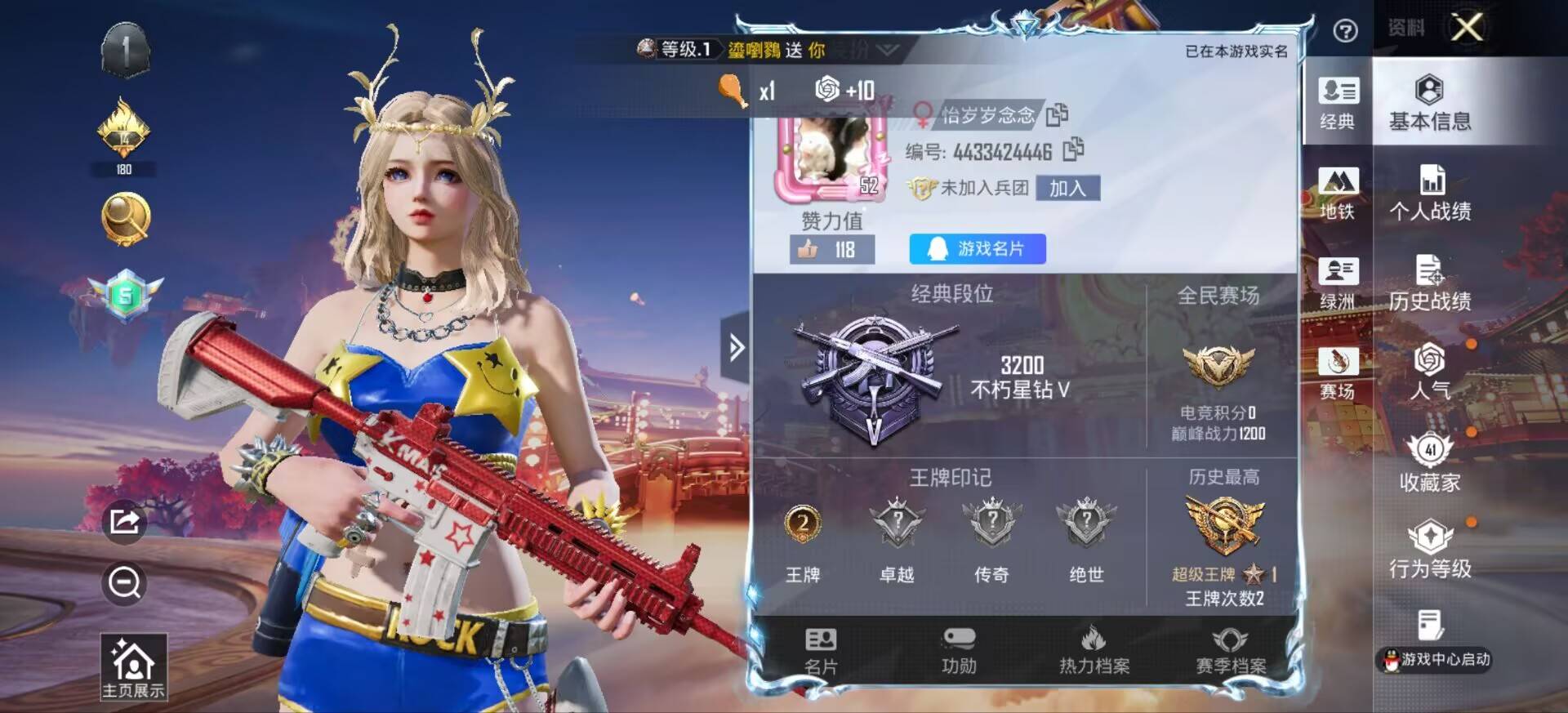This screenshot has height=713, width=1568.
Task: Open the 游戏名片 game card button
Action: (978, 249)
